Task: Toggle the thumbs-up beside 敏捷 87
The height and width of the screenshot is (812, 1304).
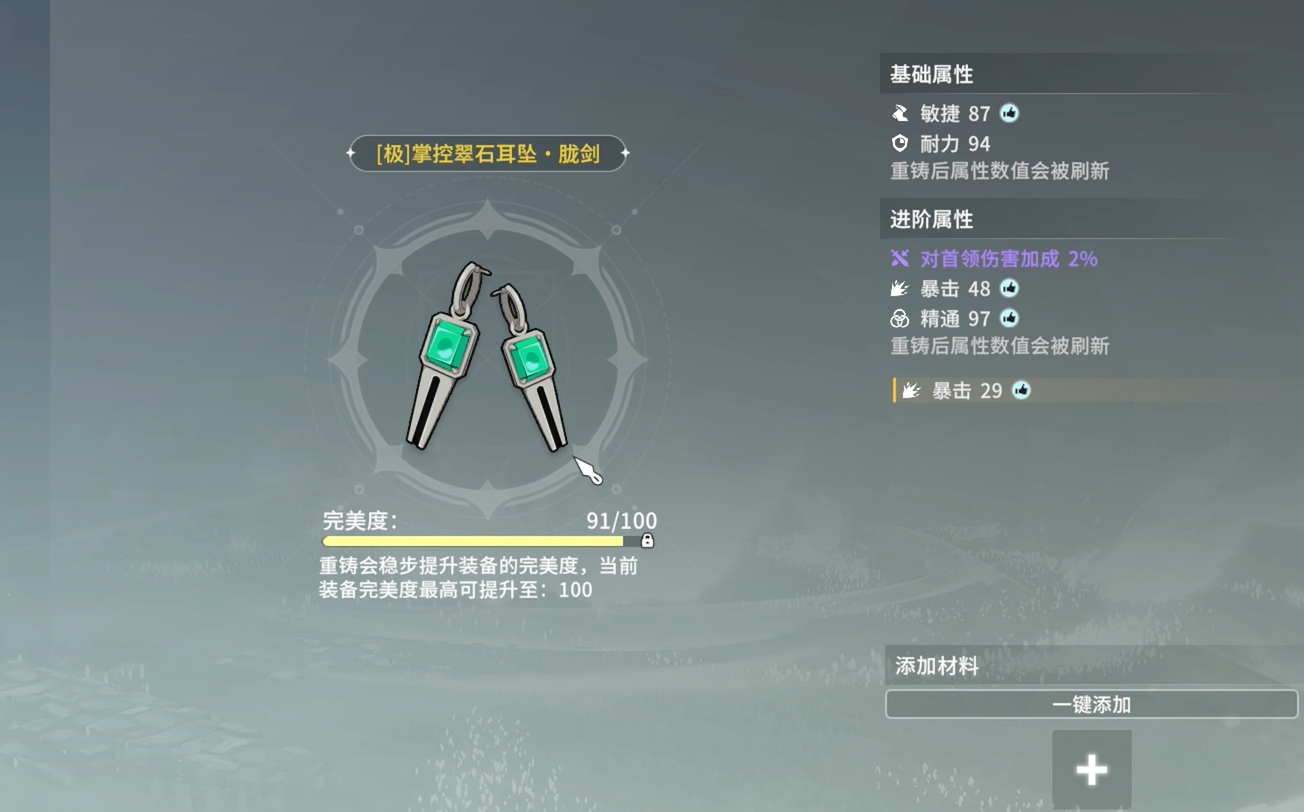Action: [1009, 113]
